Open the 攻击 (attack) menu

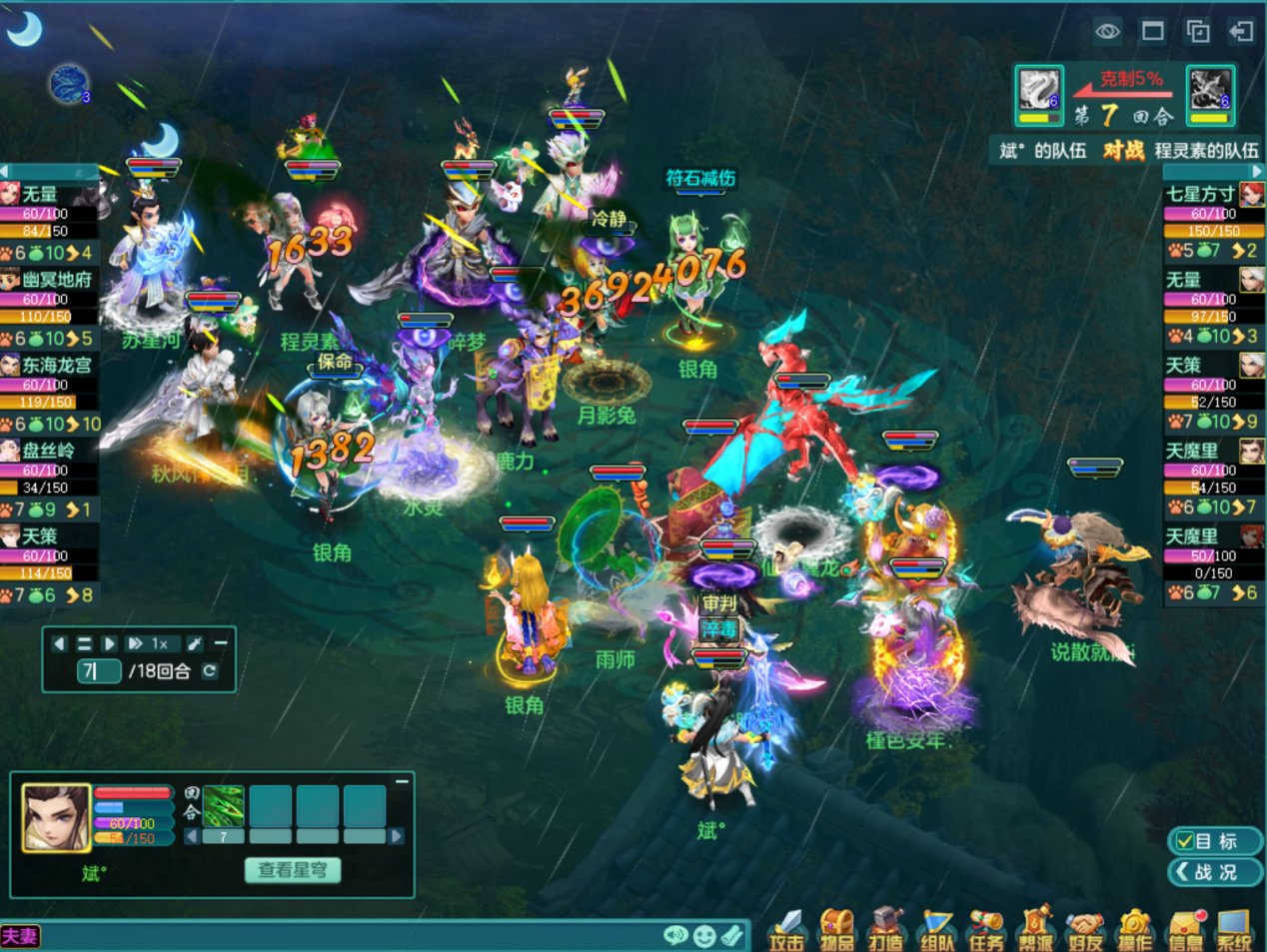(x=786, y=929)
